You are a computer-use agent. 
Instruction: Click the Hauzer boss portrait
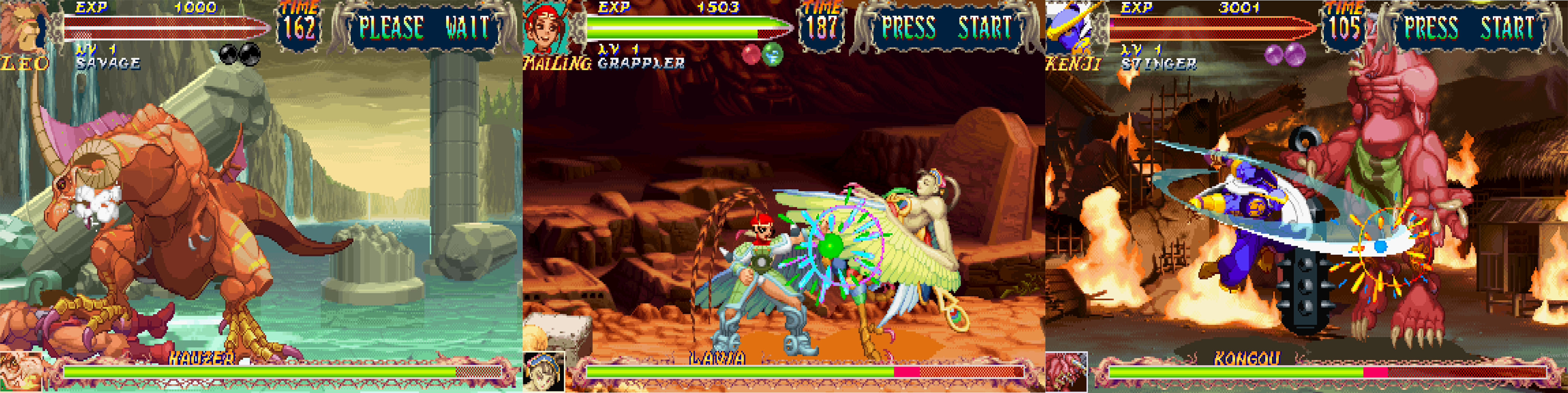pyautogui.click(x=21, y=372)
